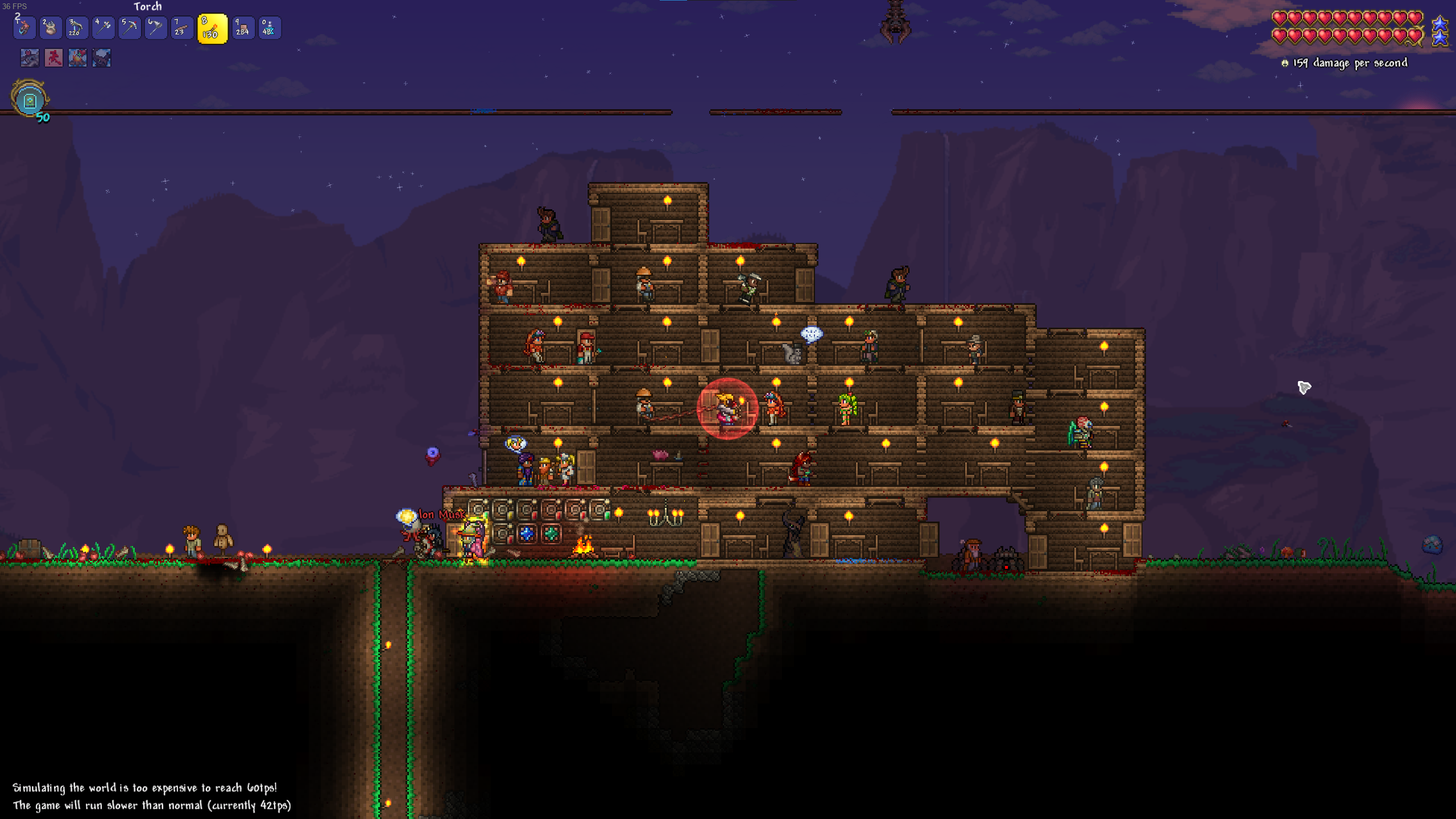Screen dimensions: 1456x819
Task: Choose the silver hamaxe in slot 4
Action: (x=103, y=28)
